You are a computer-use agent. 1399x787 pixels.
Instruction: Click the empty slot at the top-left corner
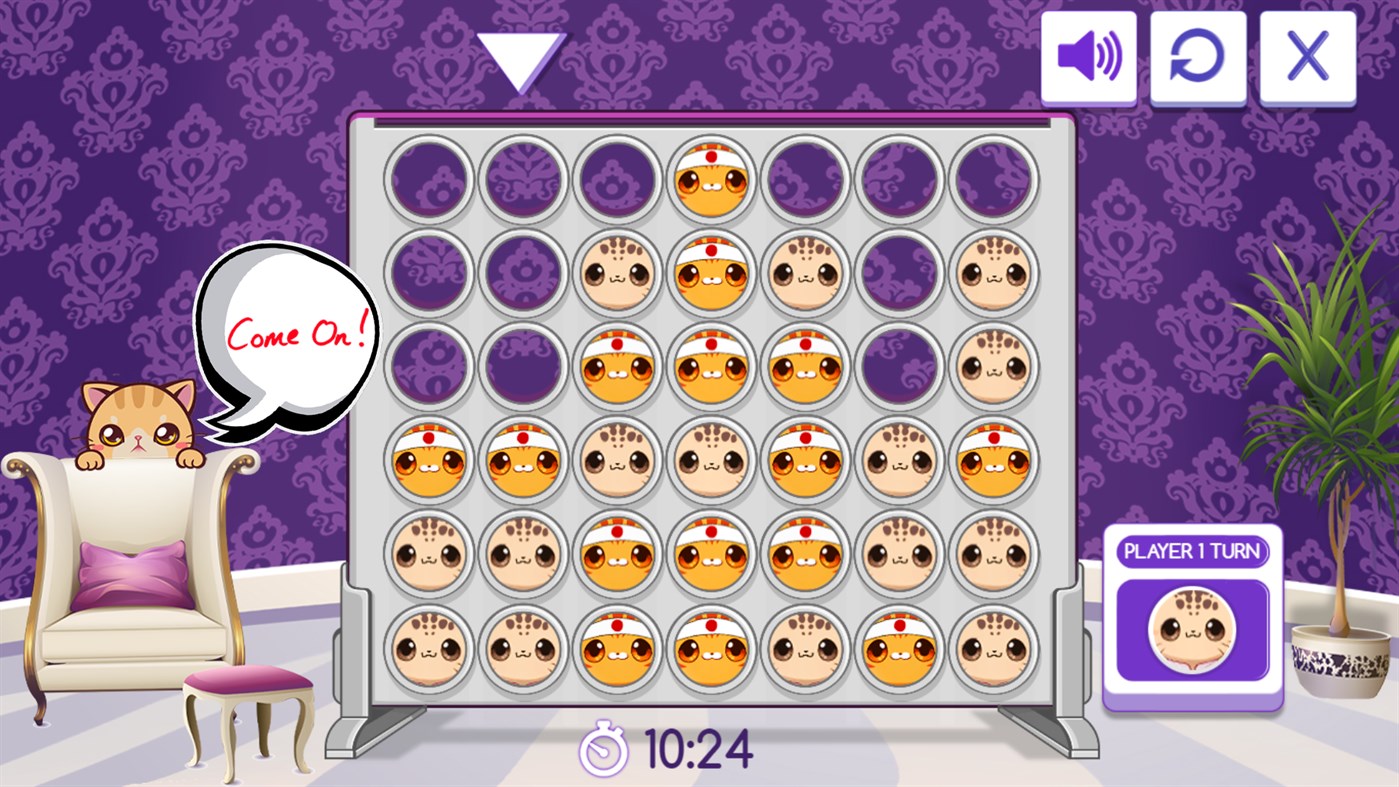click(x=429, y=178)
